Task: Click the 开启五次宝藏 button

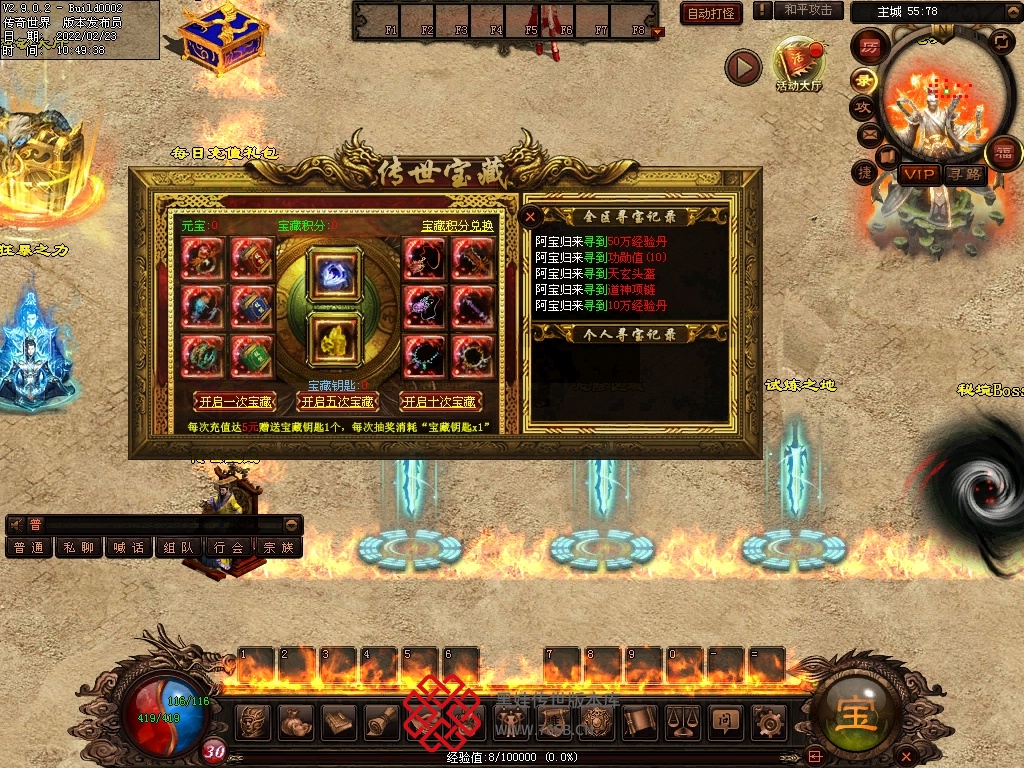Action: click(x=337, y=402)
